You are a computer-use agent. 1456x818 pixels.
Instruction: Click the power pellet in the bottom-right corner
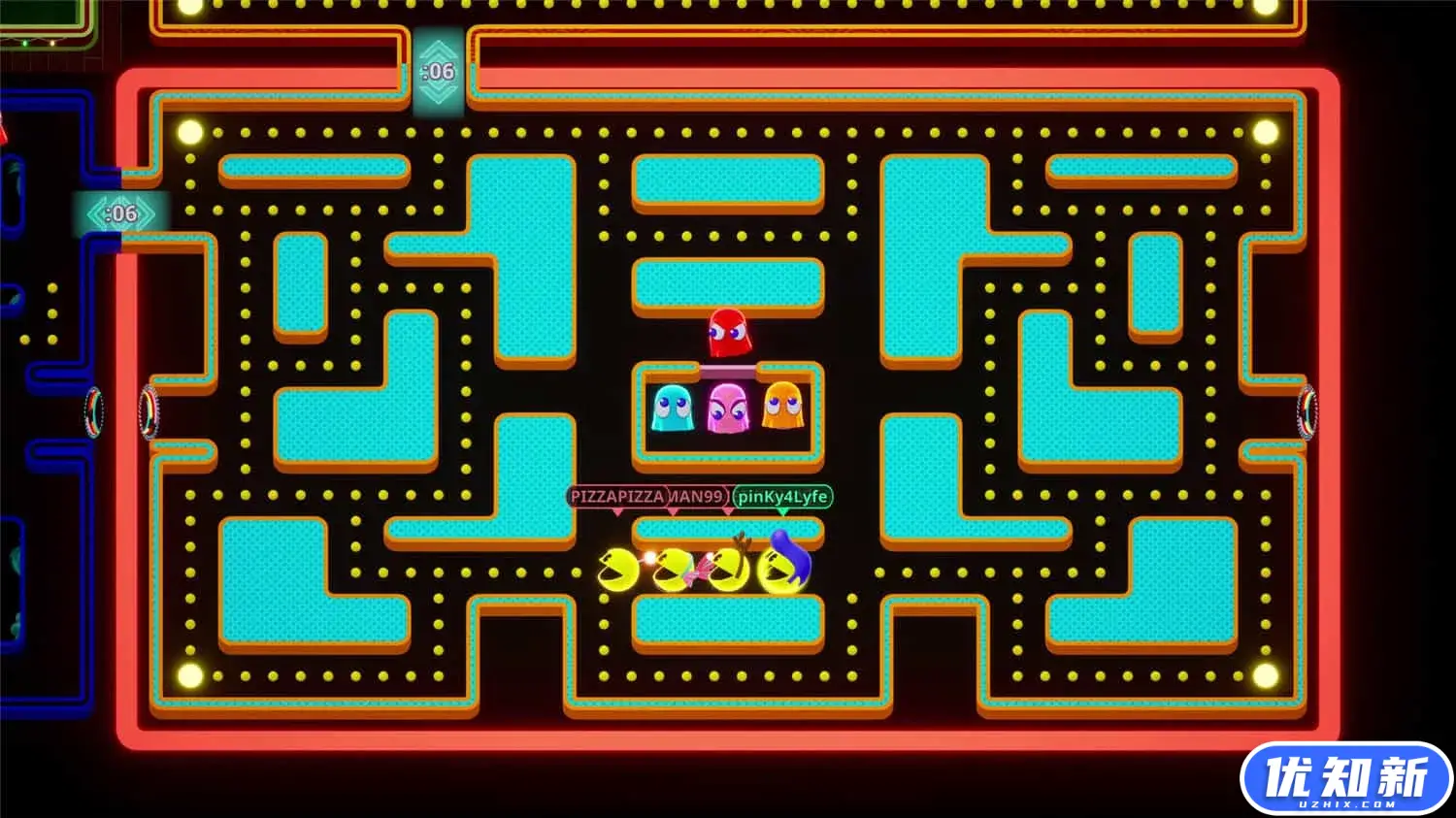coord(1267,673)
